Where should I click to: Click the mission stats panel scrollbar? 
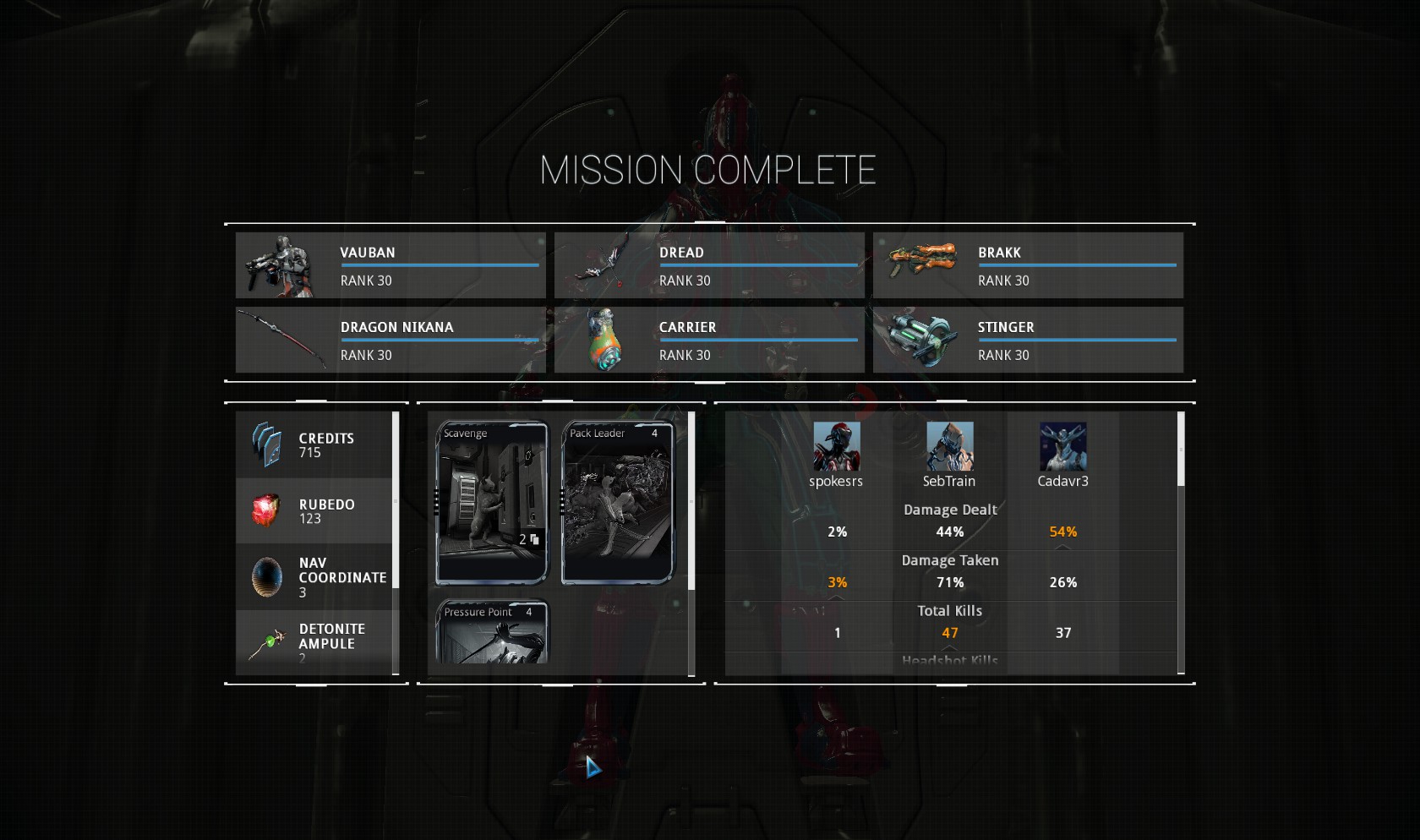1181,450
